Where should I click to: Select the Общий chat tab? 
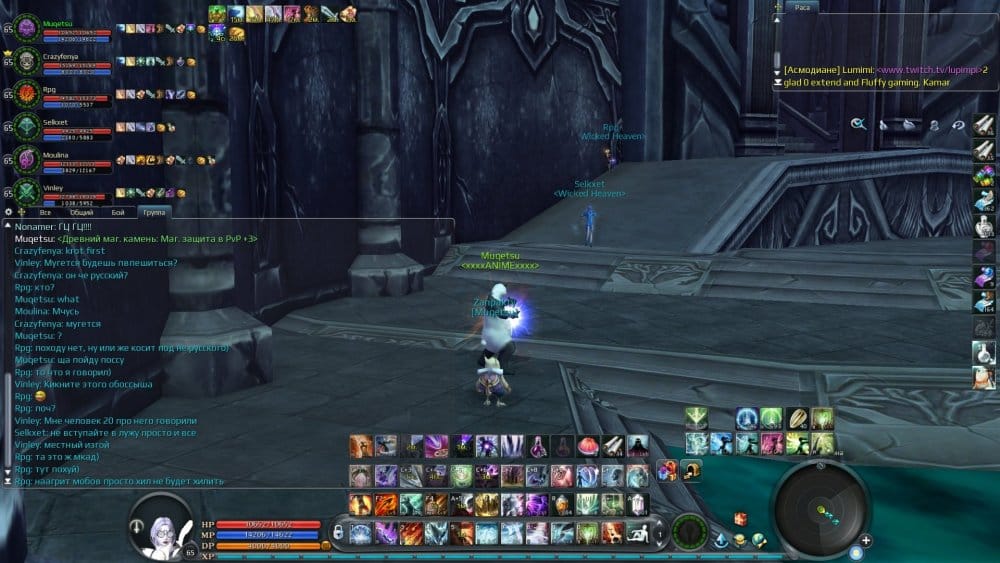pos(82,213)
